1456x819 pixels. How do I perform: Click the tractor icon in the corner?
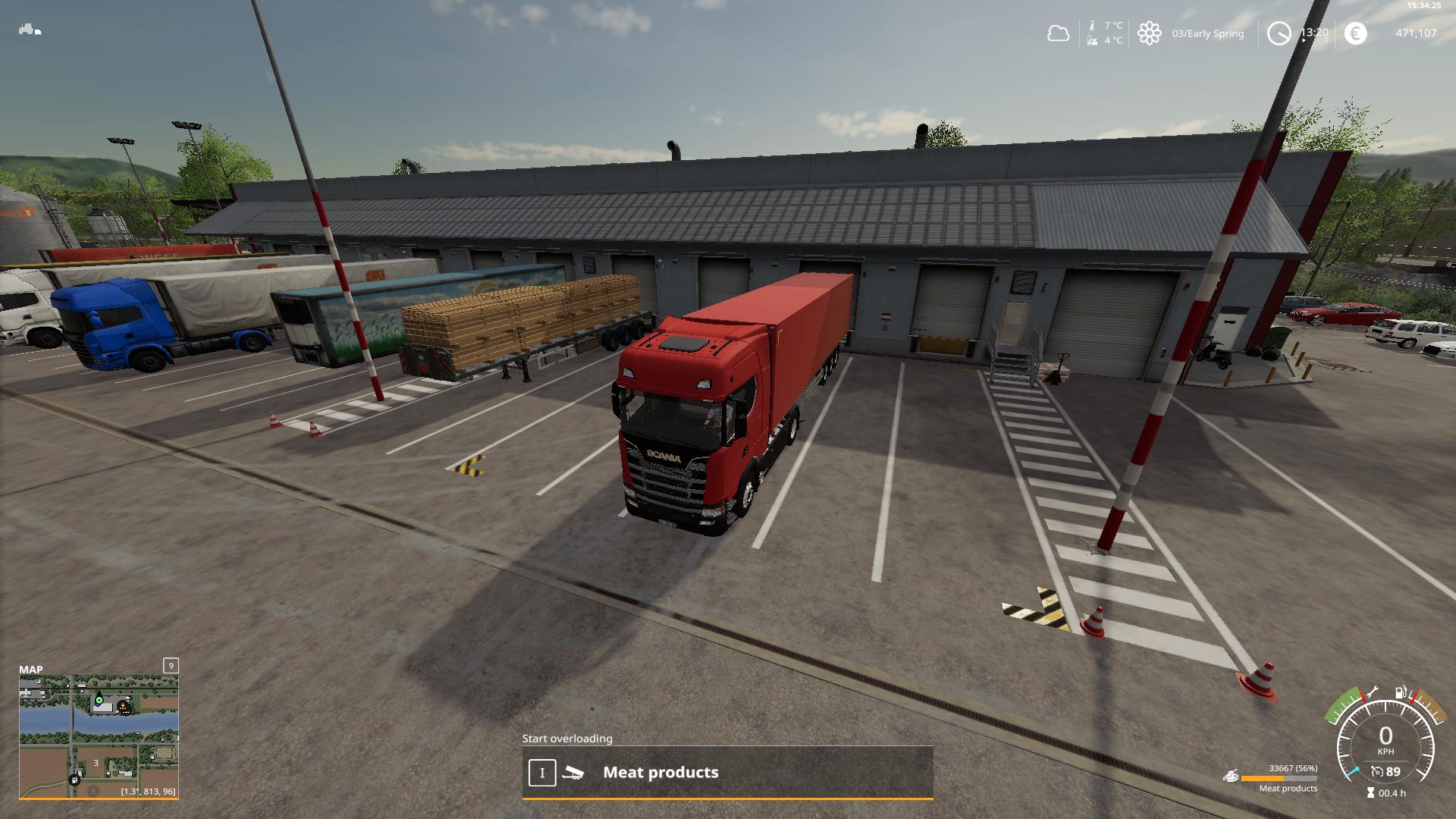click(x=30, y=30)
